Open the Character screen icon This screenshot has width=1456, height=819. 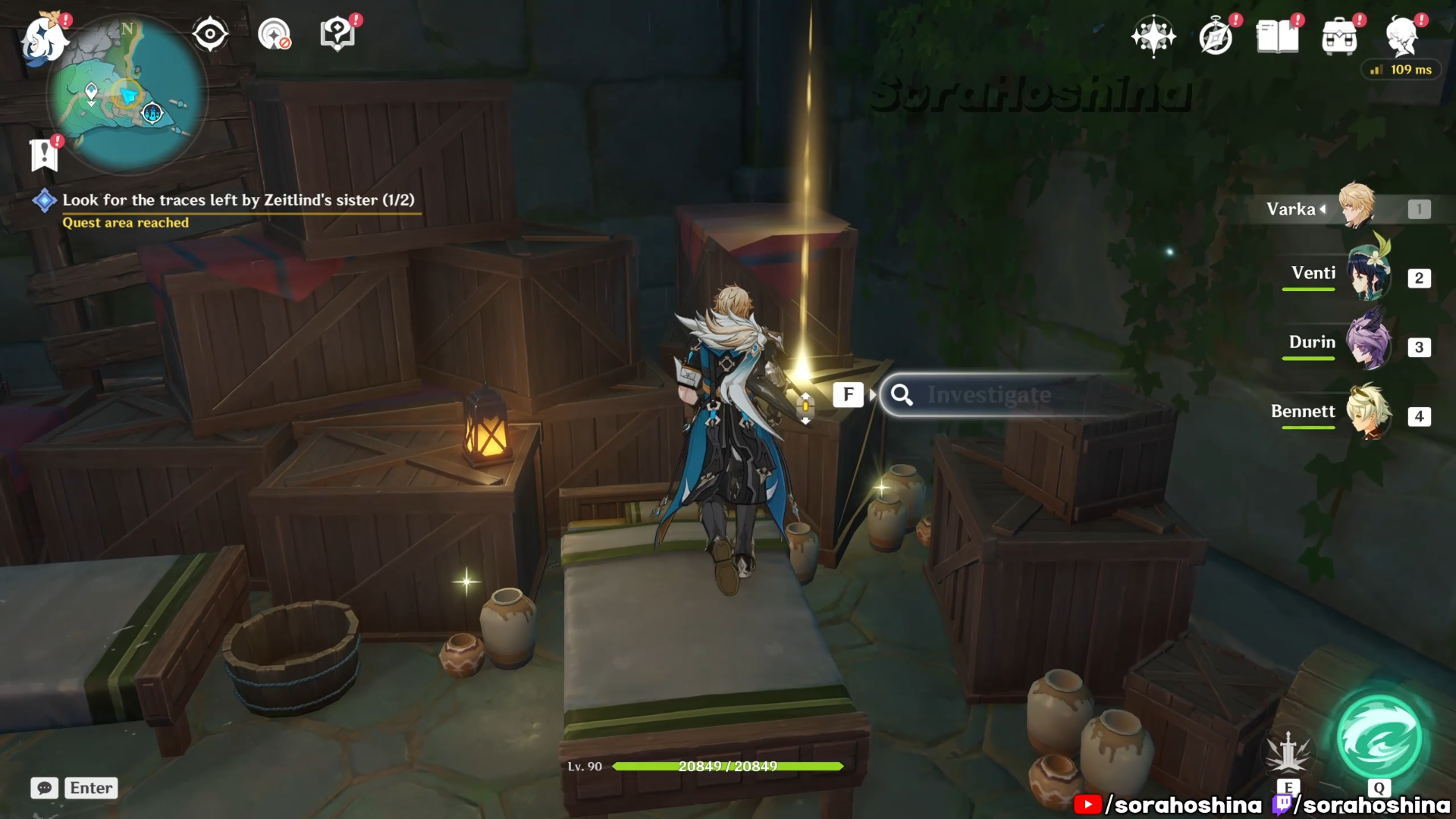1401,36
